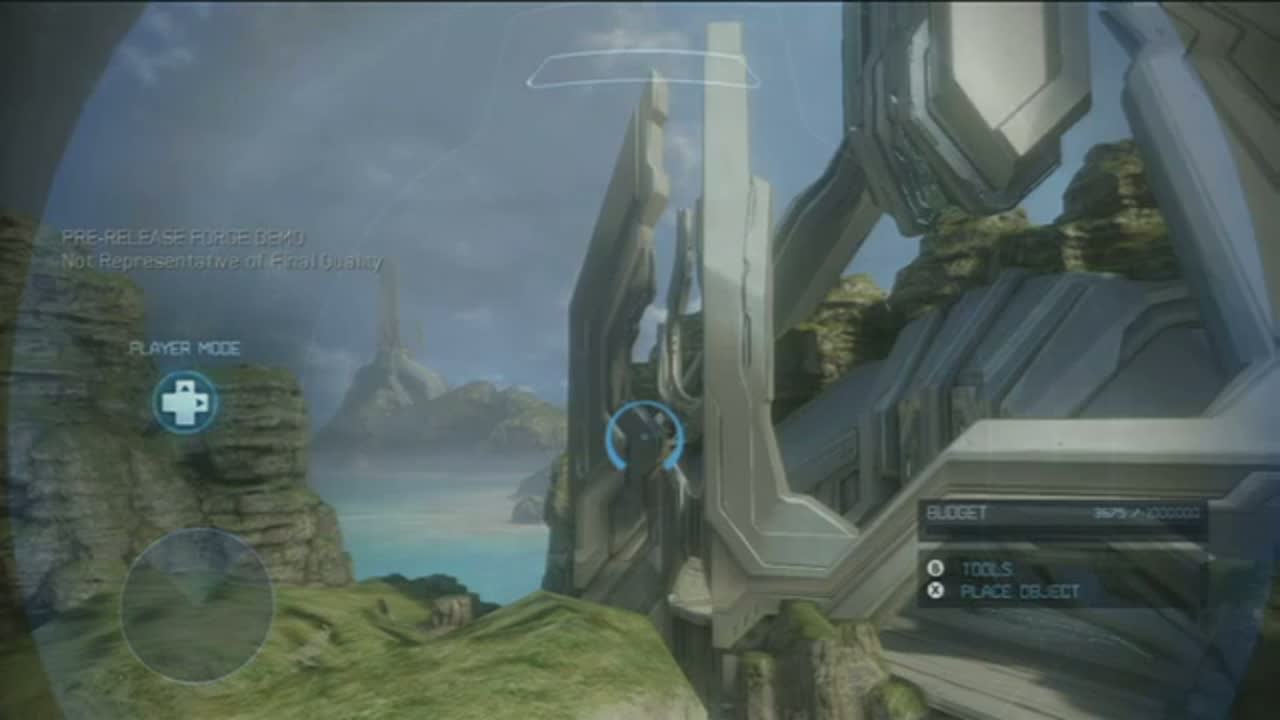Click the circular motion tracker radar

[x=197, y=606]
